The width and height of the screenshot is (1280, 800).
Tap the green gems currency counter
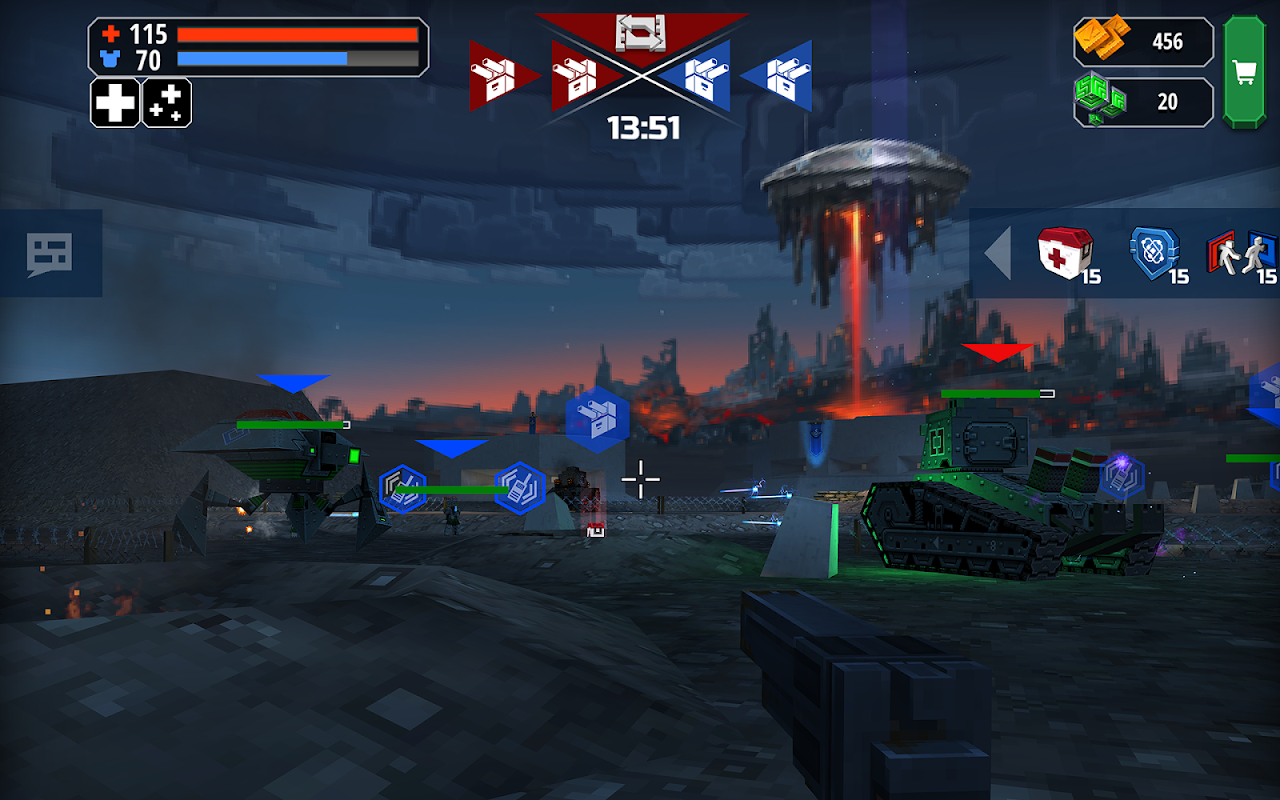coord(1143,102)
